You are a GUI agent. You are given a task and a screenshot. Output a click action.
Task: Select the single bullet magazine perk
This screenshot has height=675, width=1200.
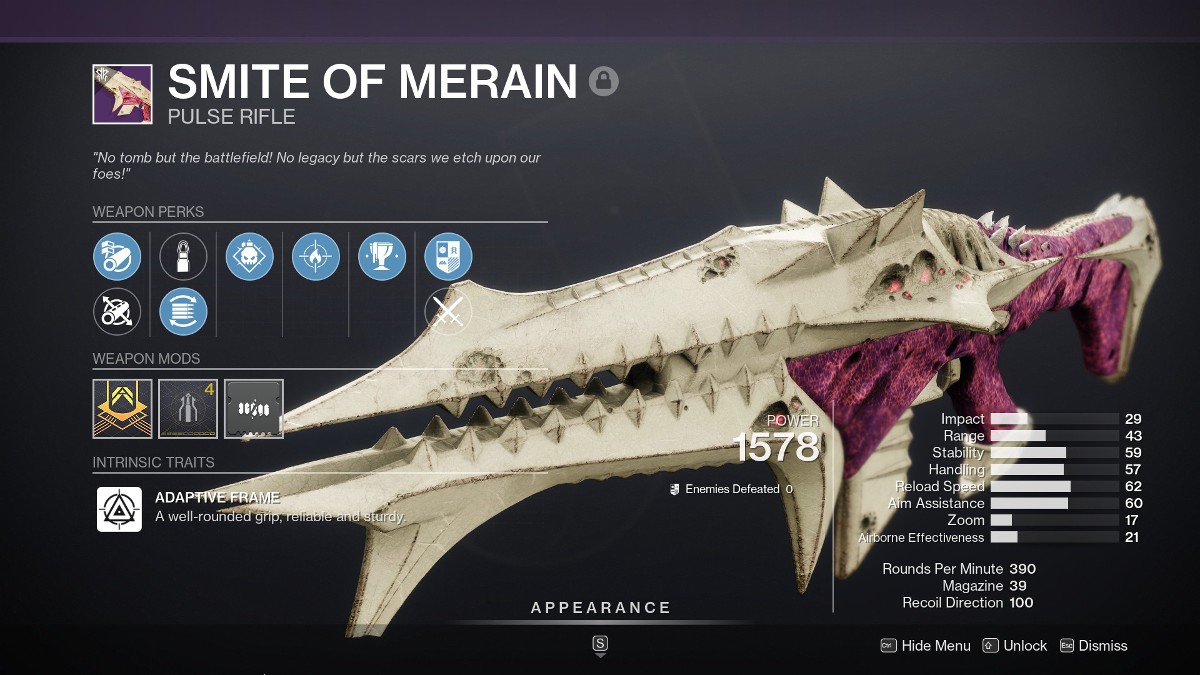click(183, 256)
